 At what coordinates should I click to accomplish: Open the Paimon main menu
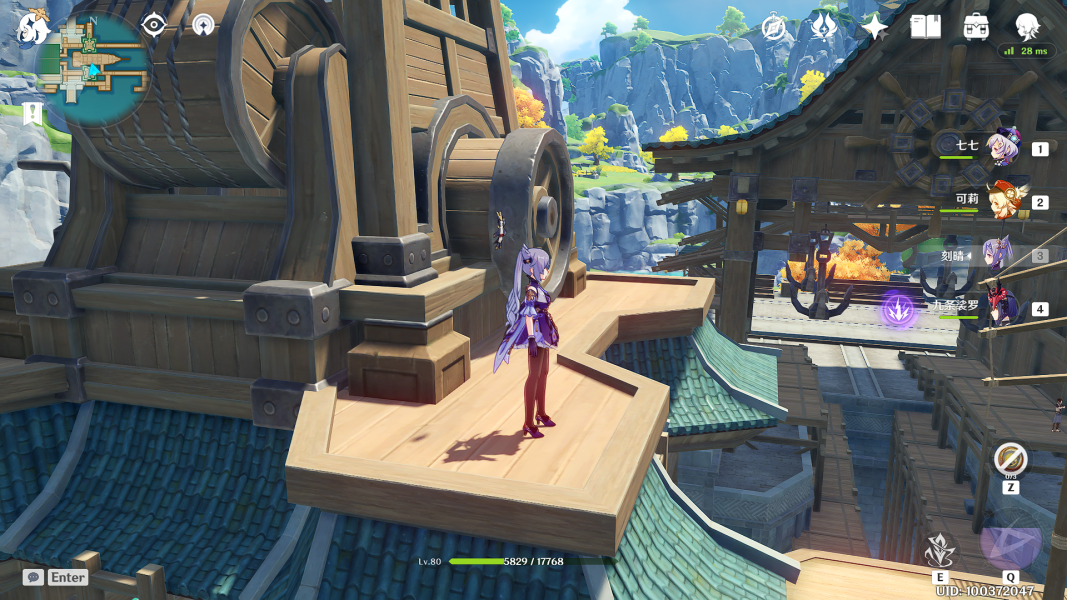click(32, 26)
